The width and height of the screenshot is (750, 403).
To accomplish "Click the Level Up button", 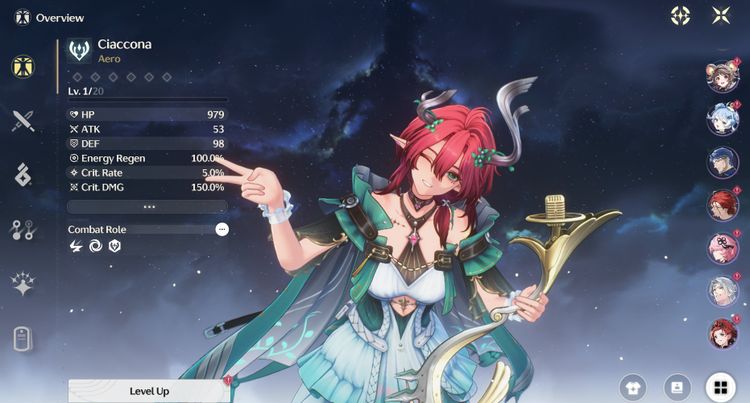I will pos(149,390).
